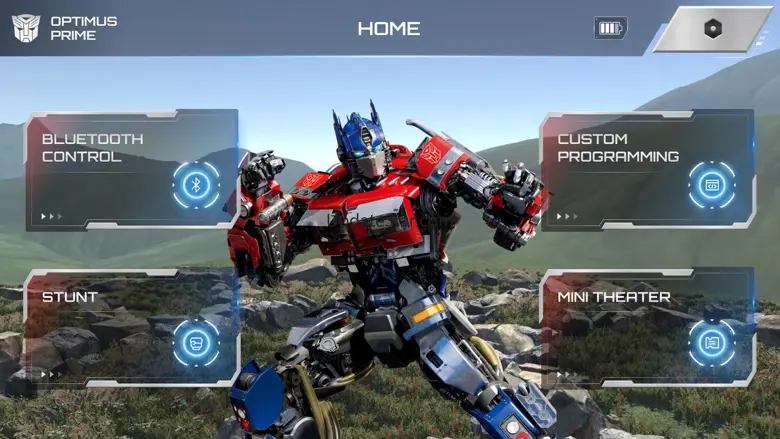Select Custom Programming mode
The width and height of the screenshot is (780, 439).
647,169
